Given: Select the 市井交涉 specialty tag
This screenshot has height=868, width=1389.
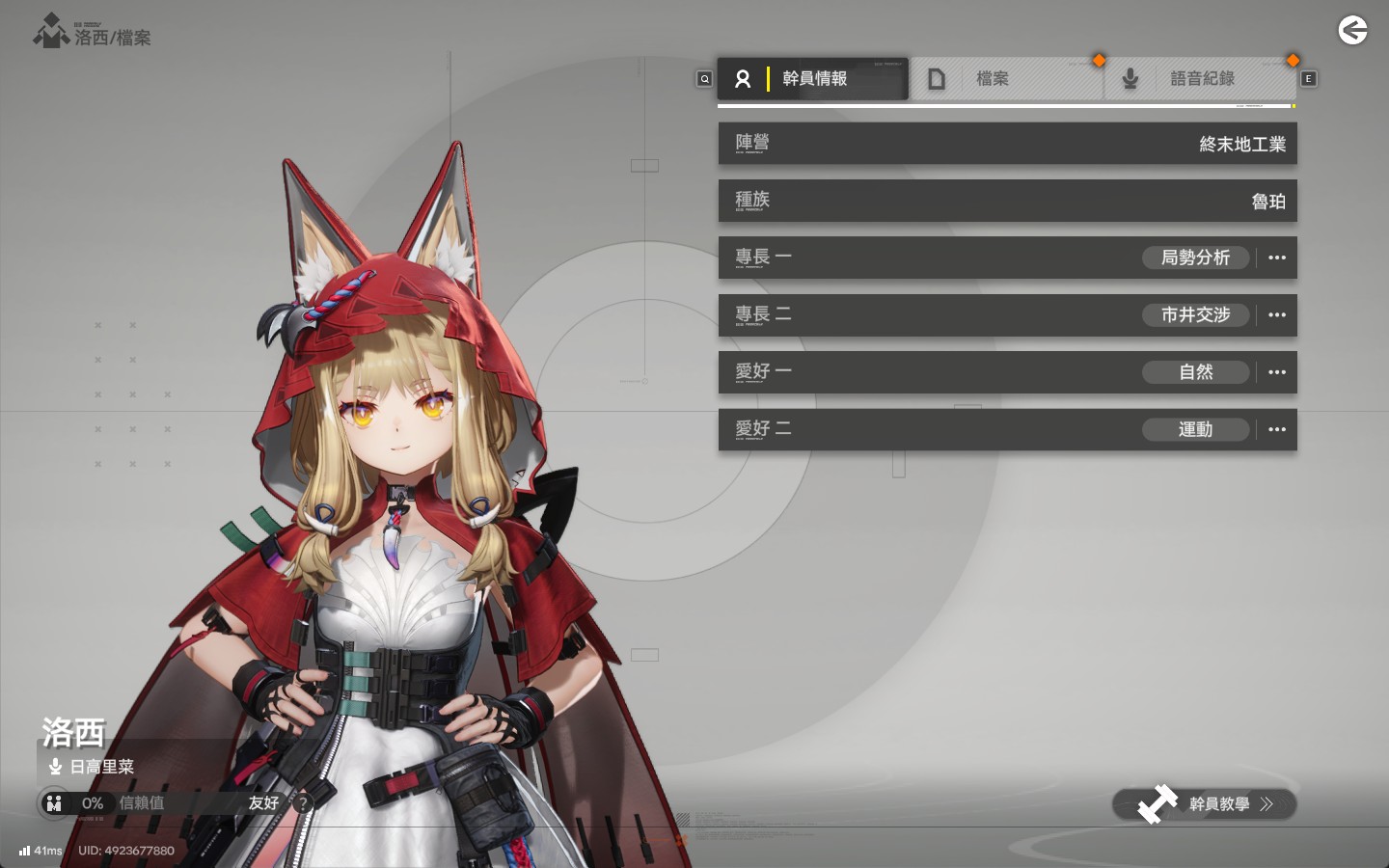Looking at the screenshot, I should click(x=1195, y=314).
